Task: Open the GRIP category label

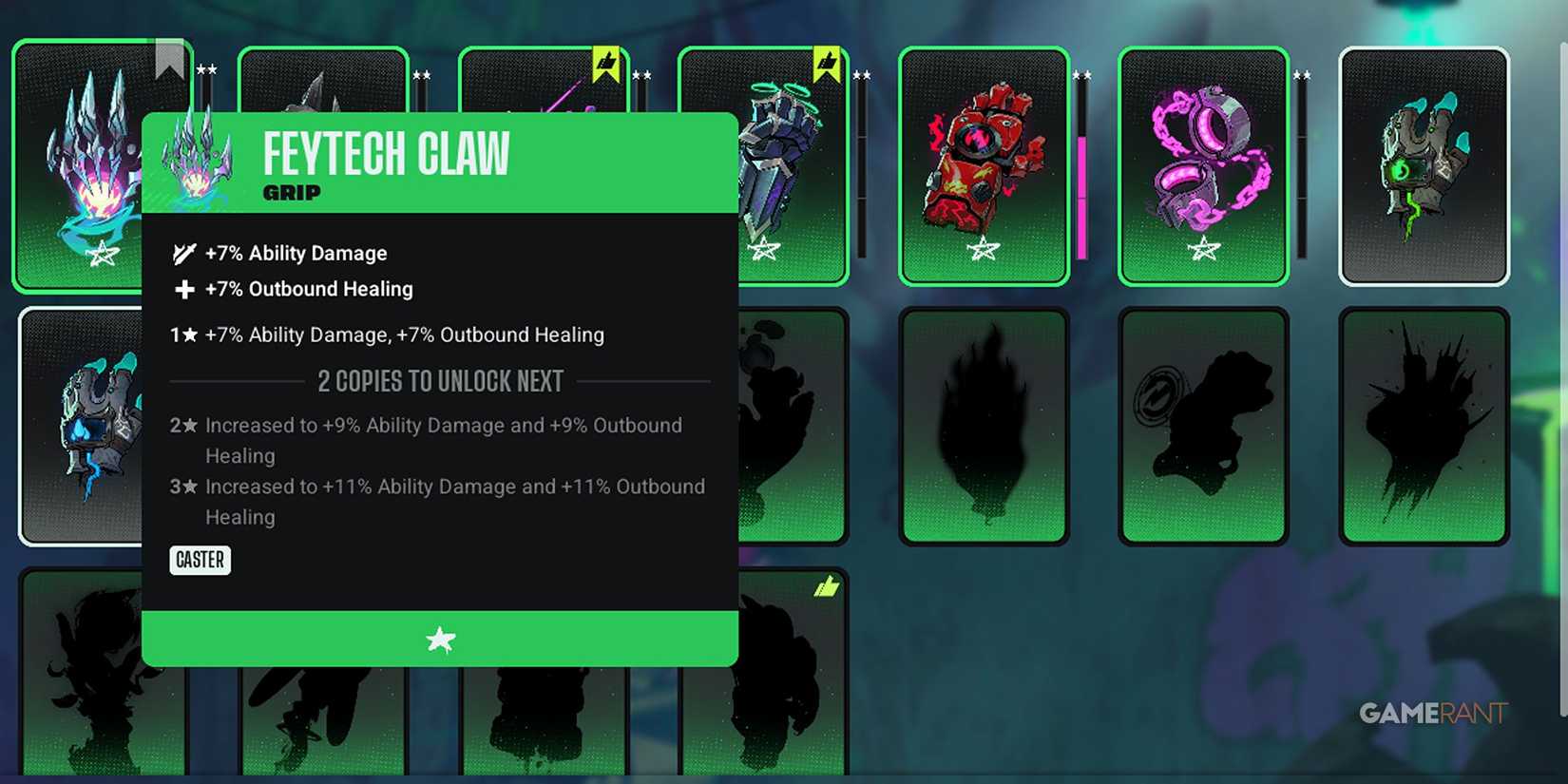Action: [x=292, y=193]
